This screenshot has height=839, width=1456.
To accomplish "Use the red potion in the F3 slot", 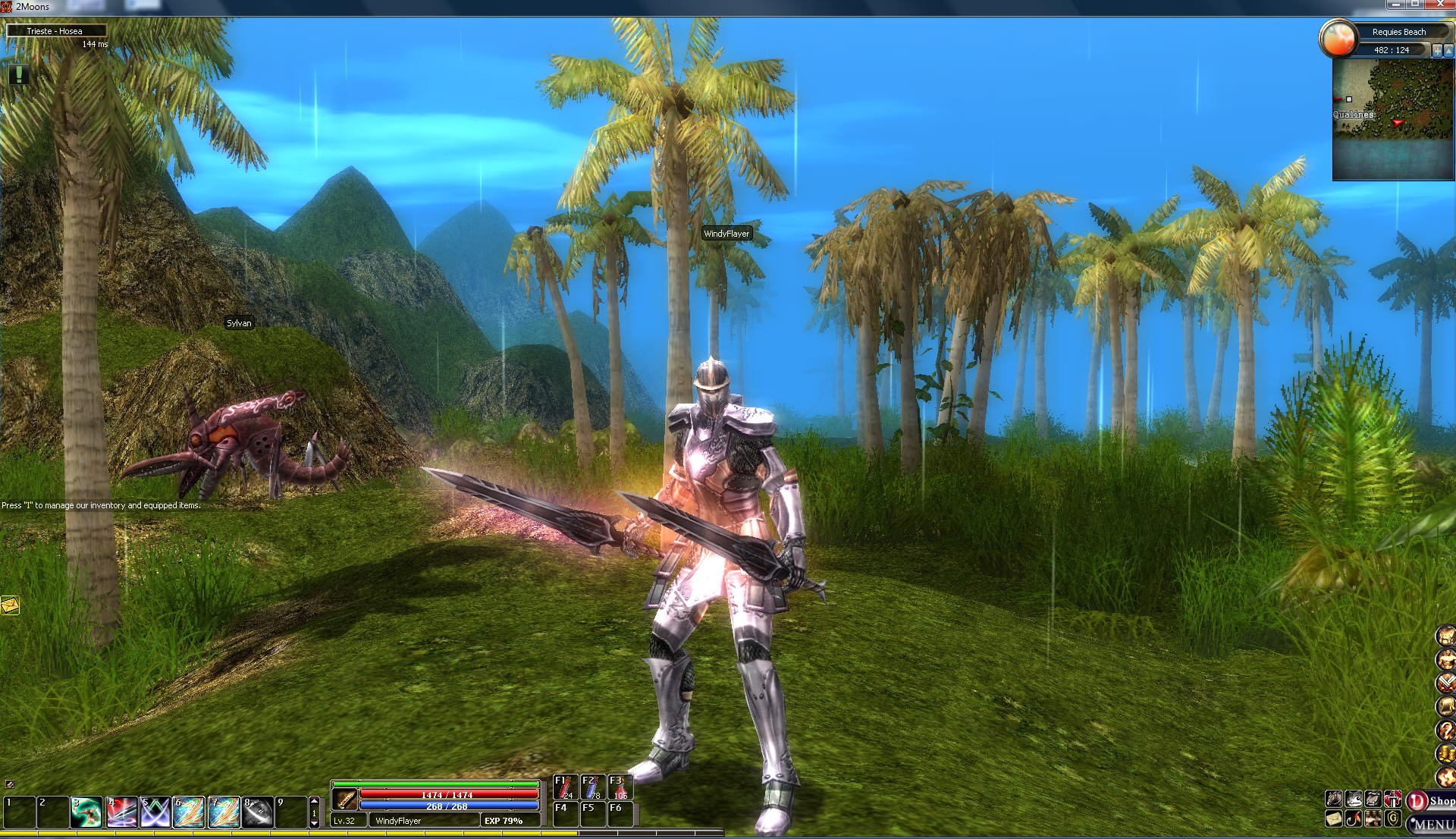I will 620,787.
